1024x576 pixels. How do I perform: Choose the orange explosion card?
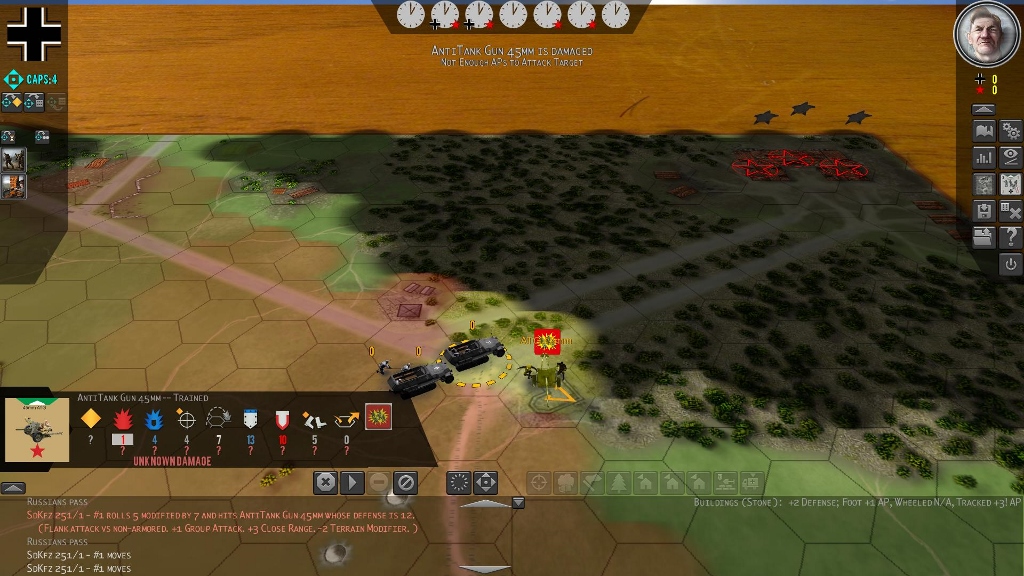tap(13, 186)
